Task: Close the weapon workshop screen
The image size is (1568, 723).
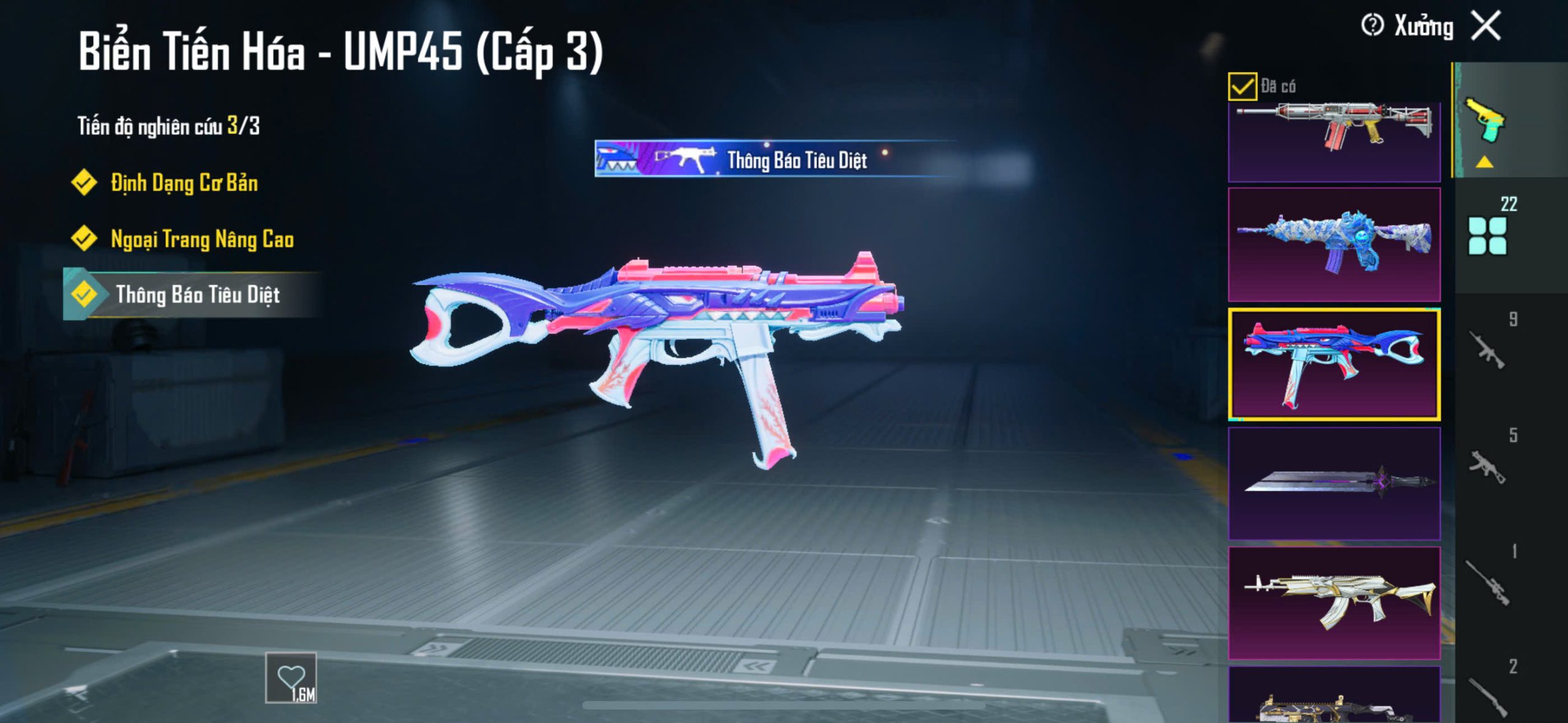Action: tap(1487, 26)
